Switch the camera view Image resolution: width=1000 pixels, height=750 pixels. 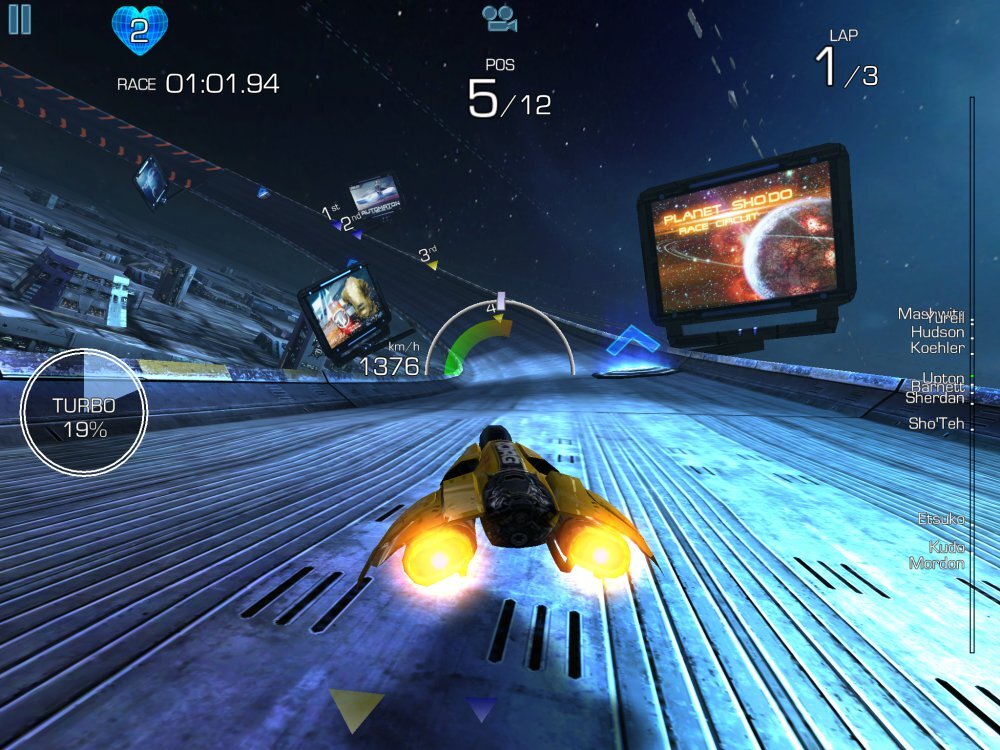[497, 17]
